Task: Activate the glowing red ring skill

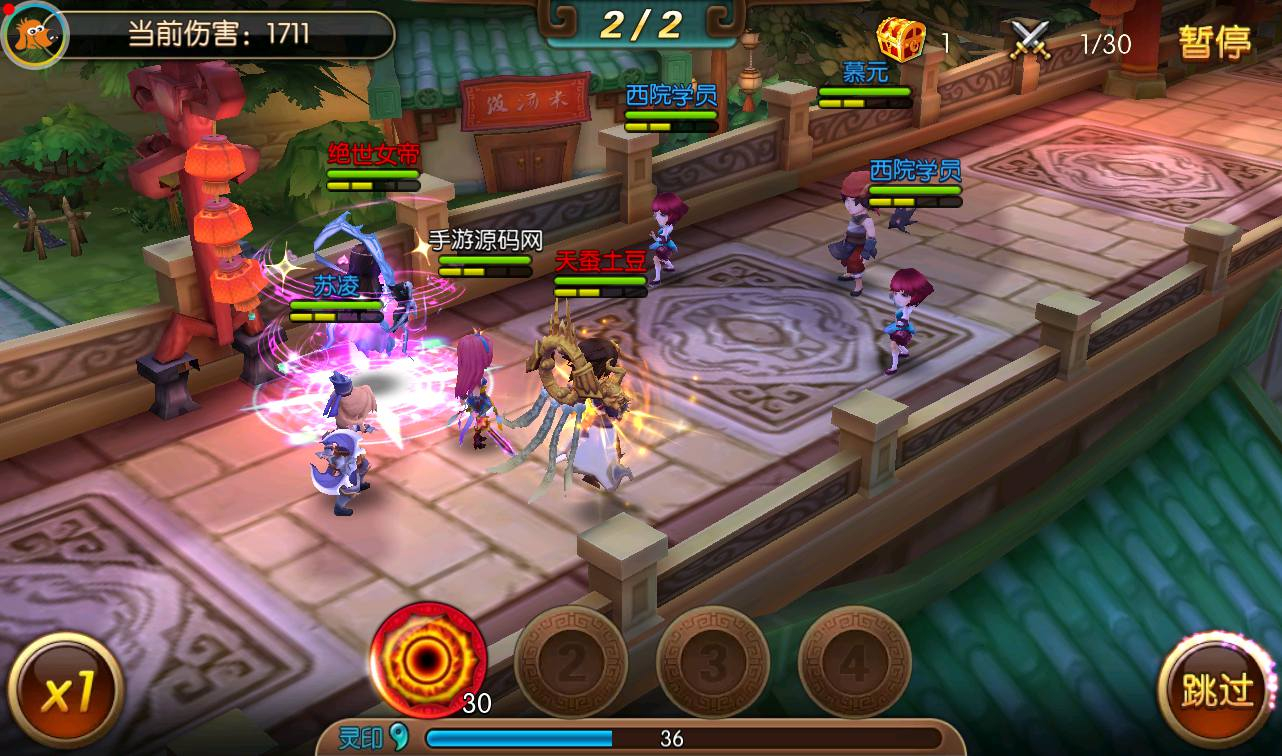Action: (x=428, y=661)
